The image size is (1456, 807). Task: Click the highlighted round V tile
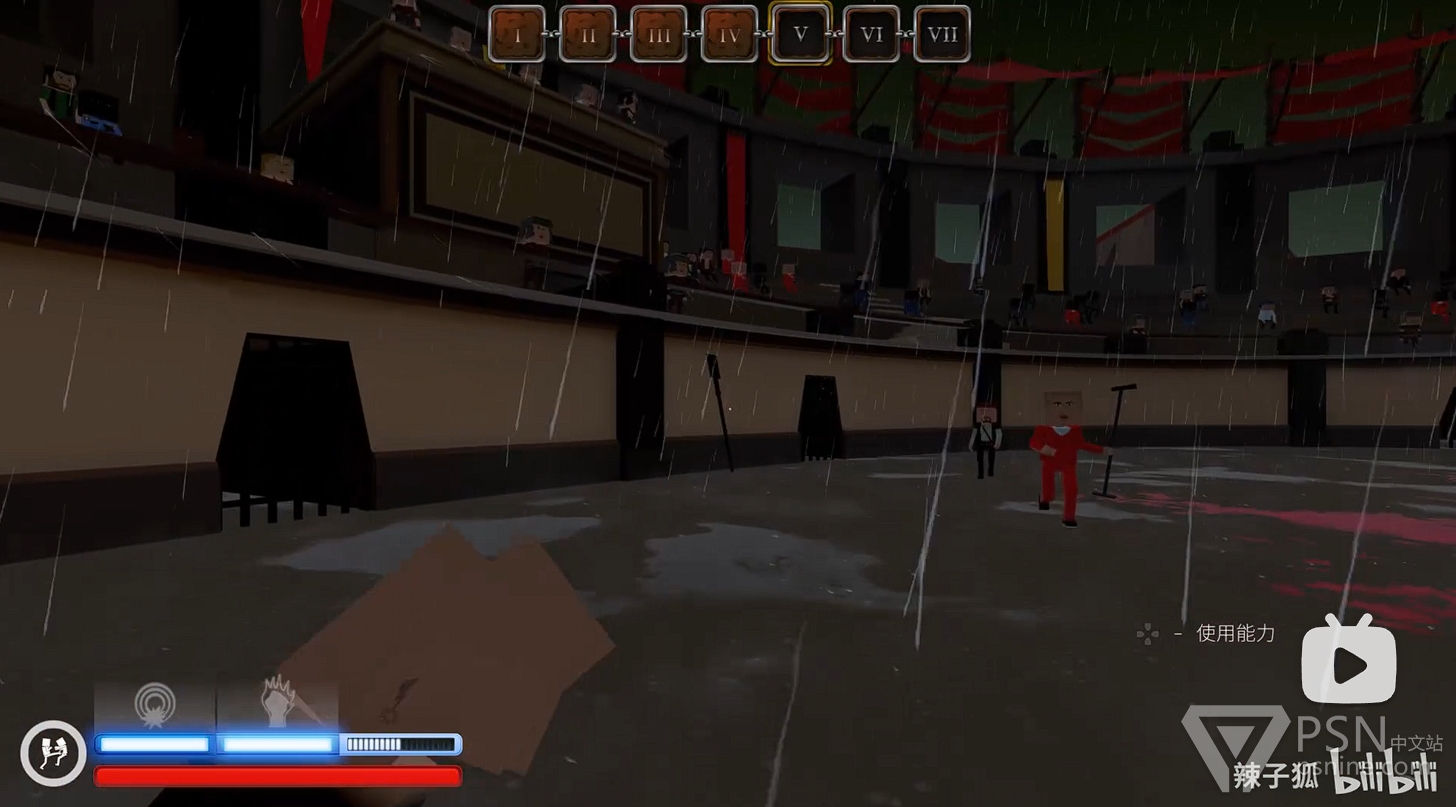(800, 35)
